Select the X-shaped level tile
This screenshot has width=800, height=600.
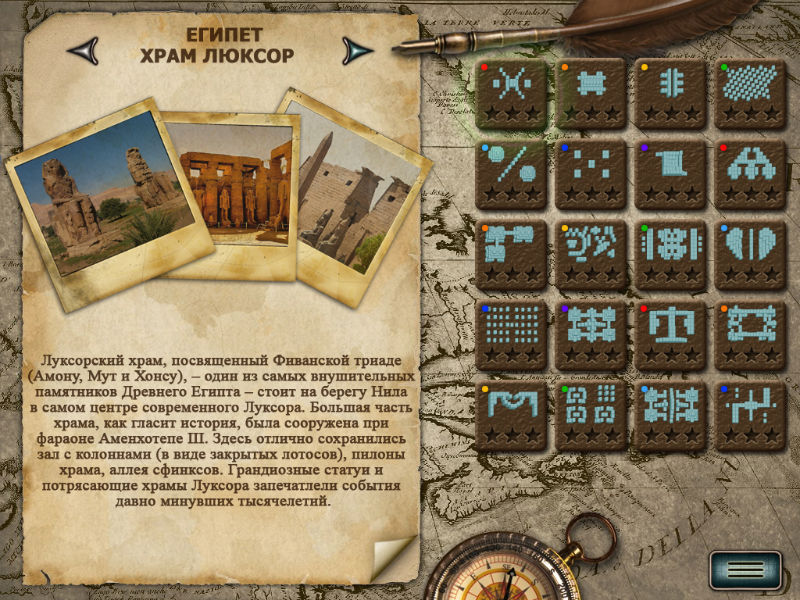tap(511, 93)
